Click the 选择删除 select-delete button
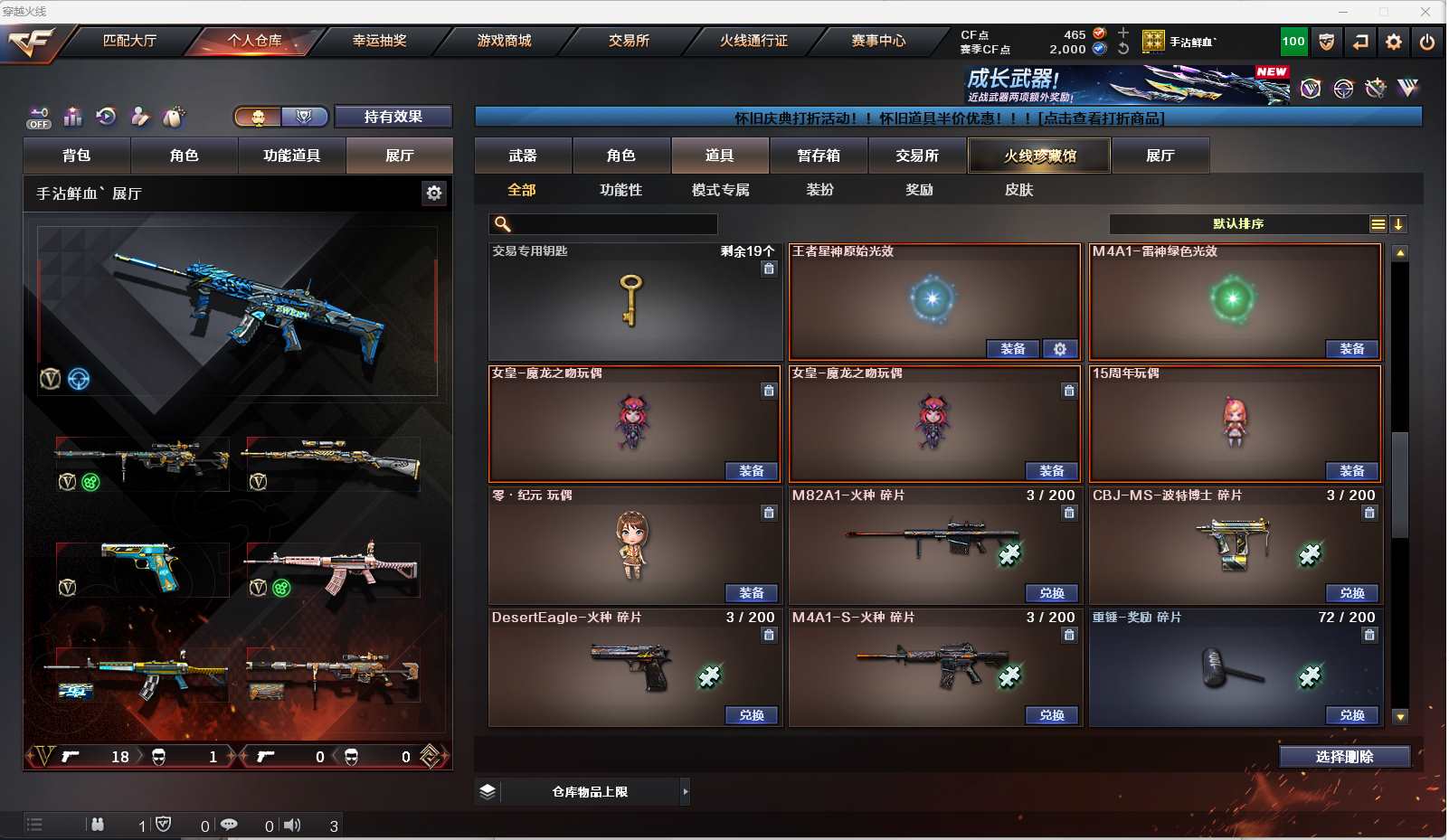This screenshot has height=840, width=1449. [1344, 757]
